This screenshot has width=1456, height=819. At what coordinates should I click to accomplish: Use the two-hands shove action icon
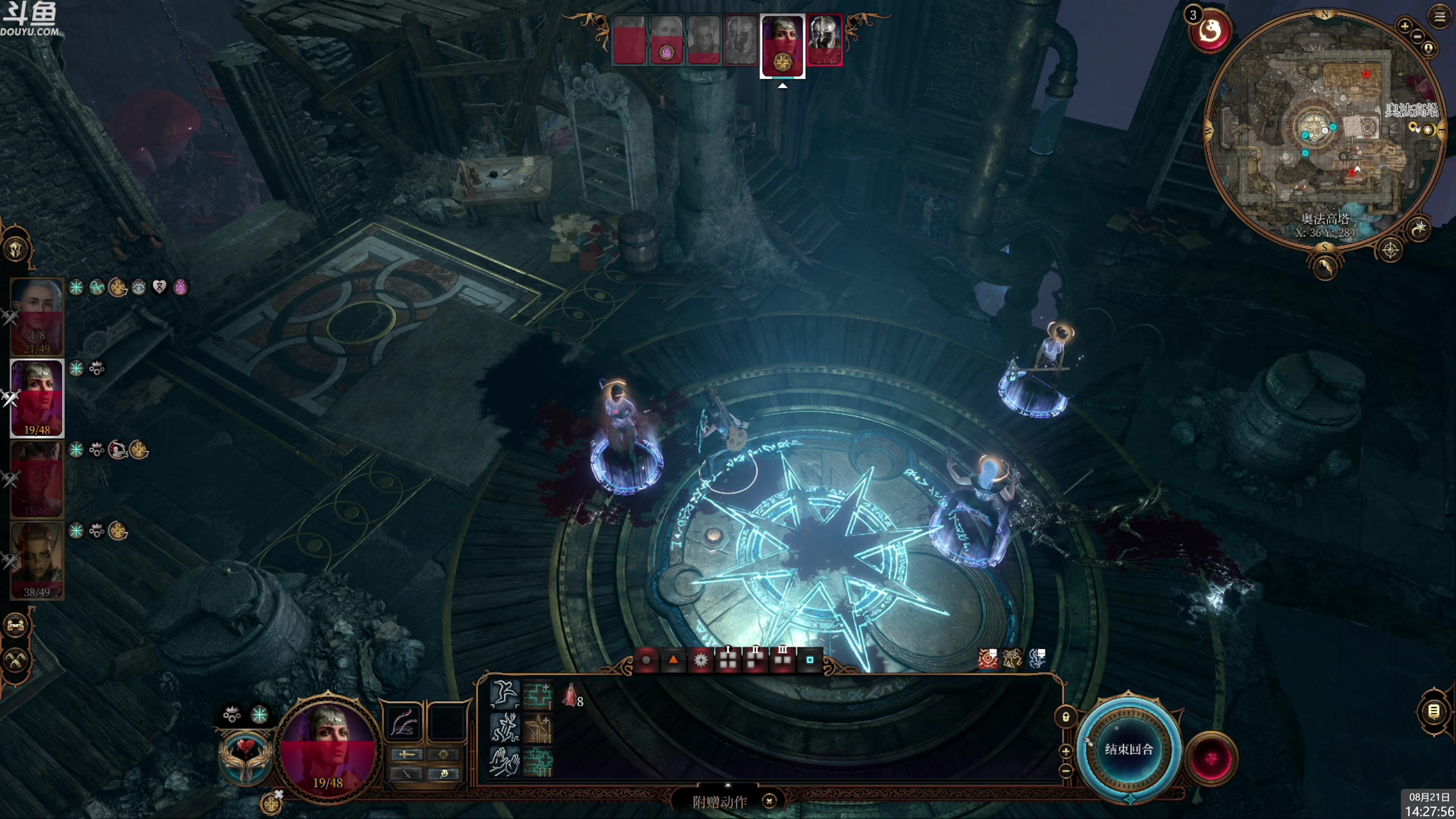(504, 762)
